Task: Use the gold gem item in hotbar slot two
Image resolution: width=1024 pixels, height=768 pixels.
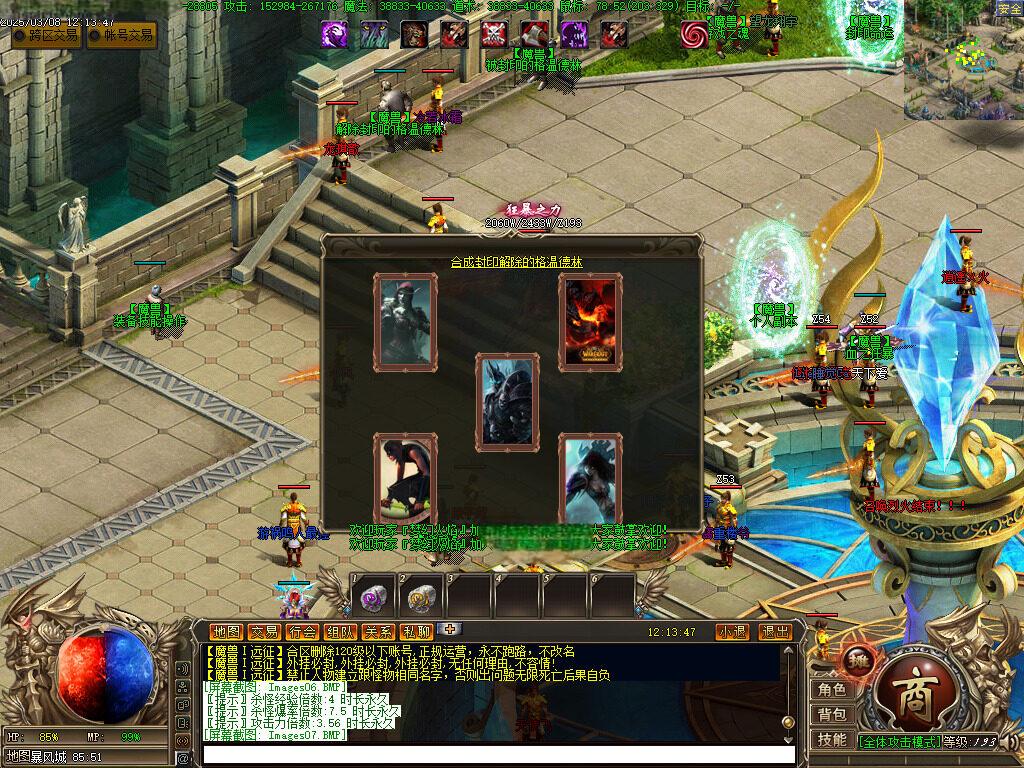Action: (421, 598)
